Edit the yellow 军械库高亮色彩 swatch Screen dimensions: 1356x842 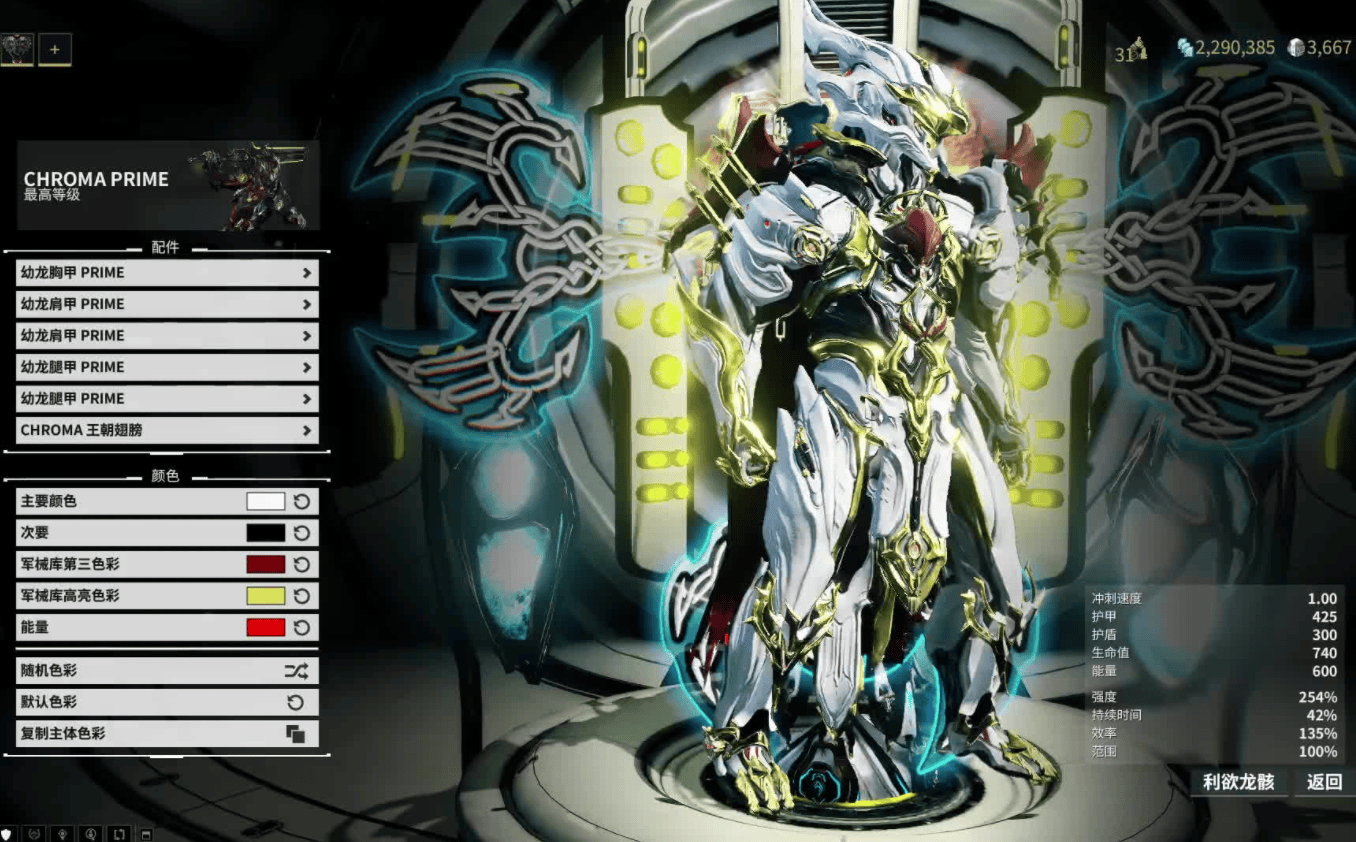click(265, 596)
